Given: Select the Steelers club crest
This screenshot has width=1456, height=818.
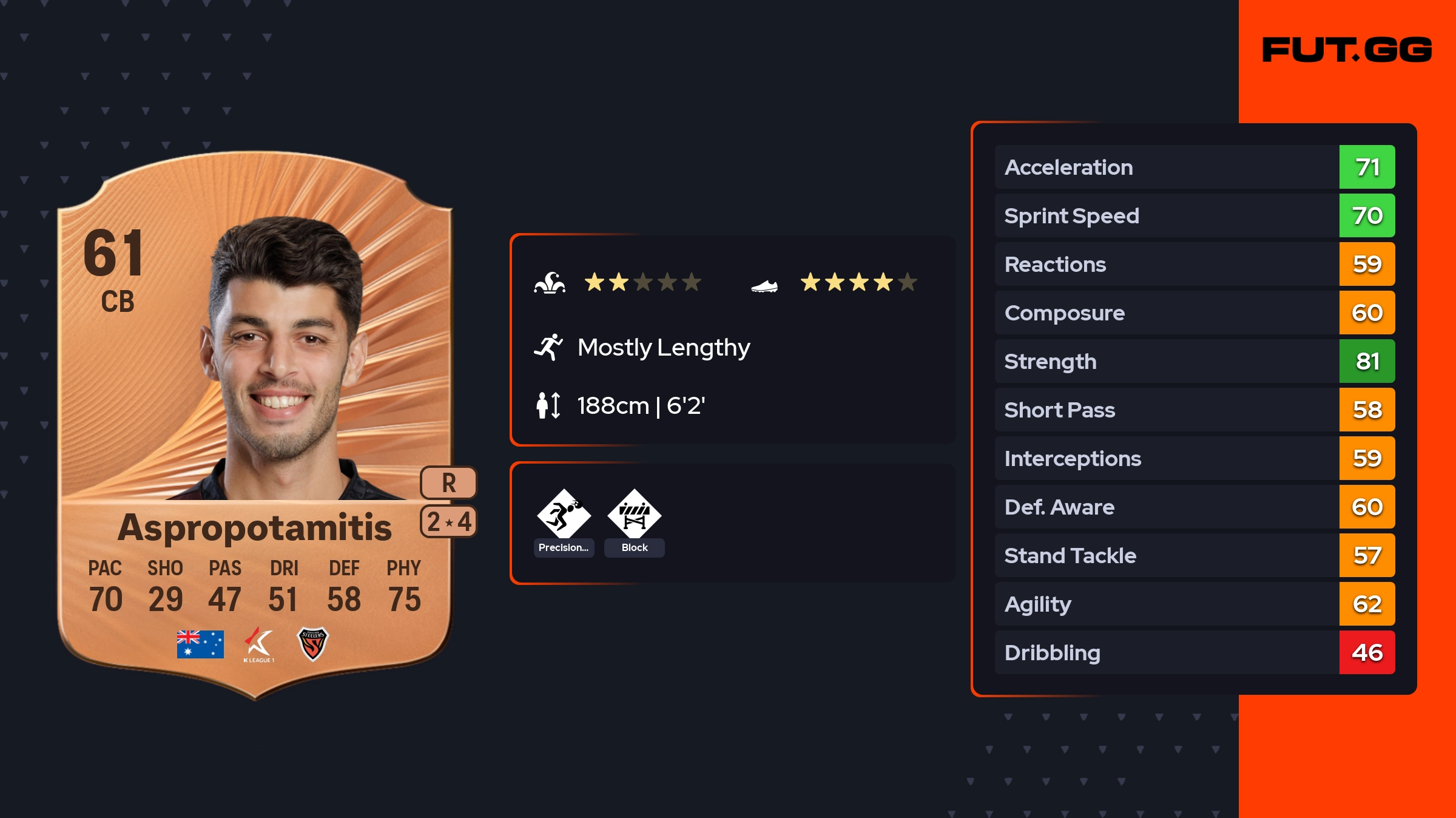Looking at the screenshot, I should click(312, 643).
